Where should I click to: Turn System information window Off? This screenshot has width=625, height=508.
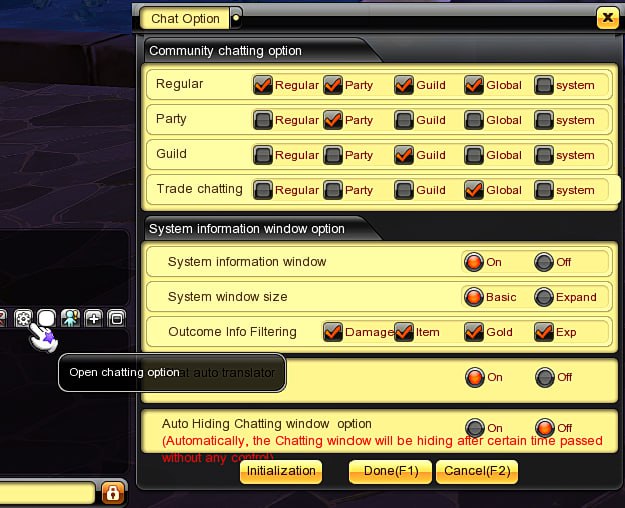pyautogui.click(x=544, y=263)
